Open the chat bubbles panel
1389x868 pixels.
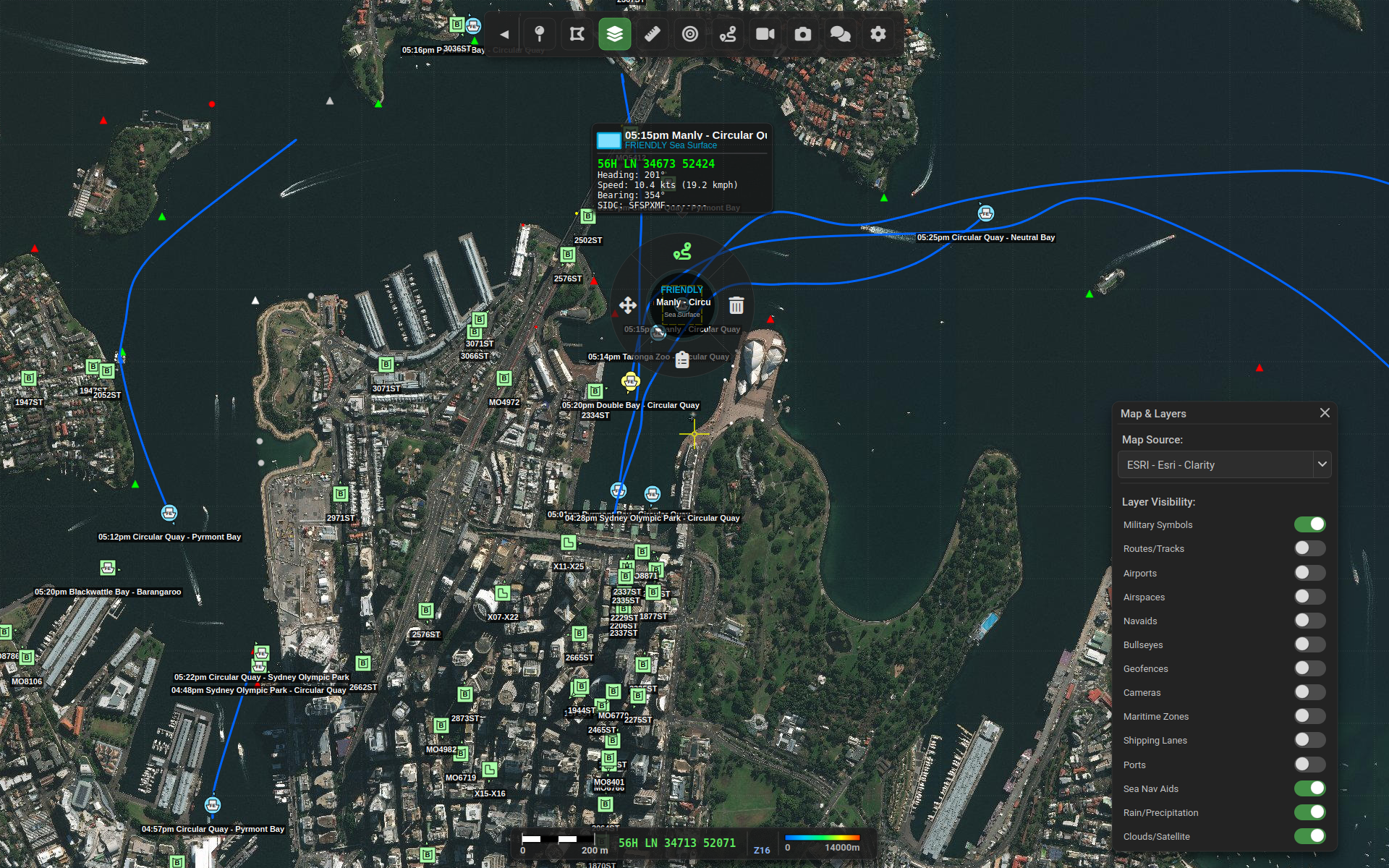coord(840,34)
